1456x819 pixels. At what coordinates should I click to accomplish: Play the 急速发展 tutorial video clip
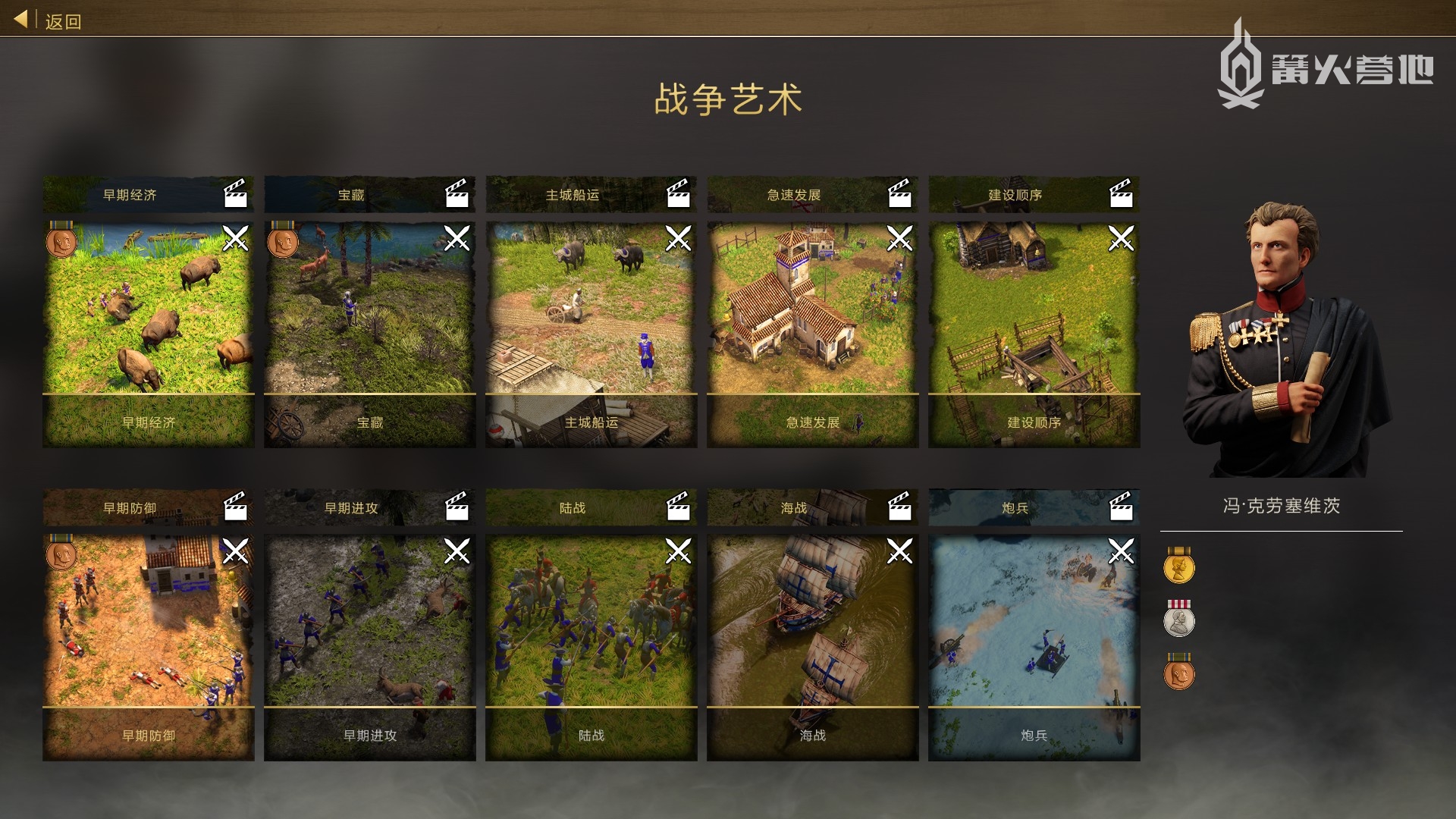coord(899,195)
